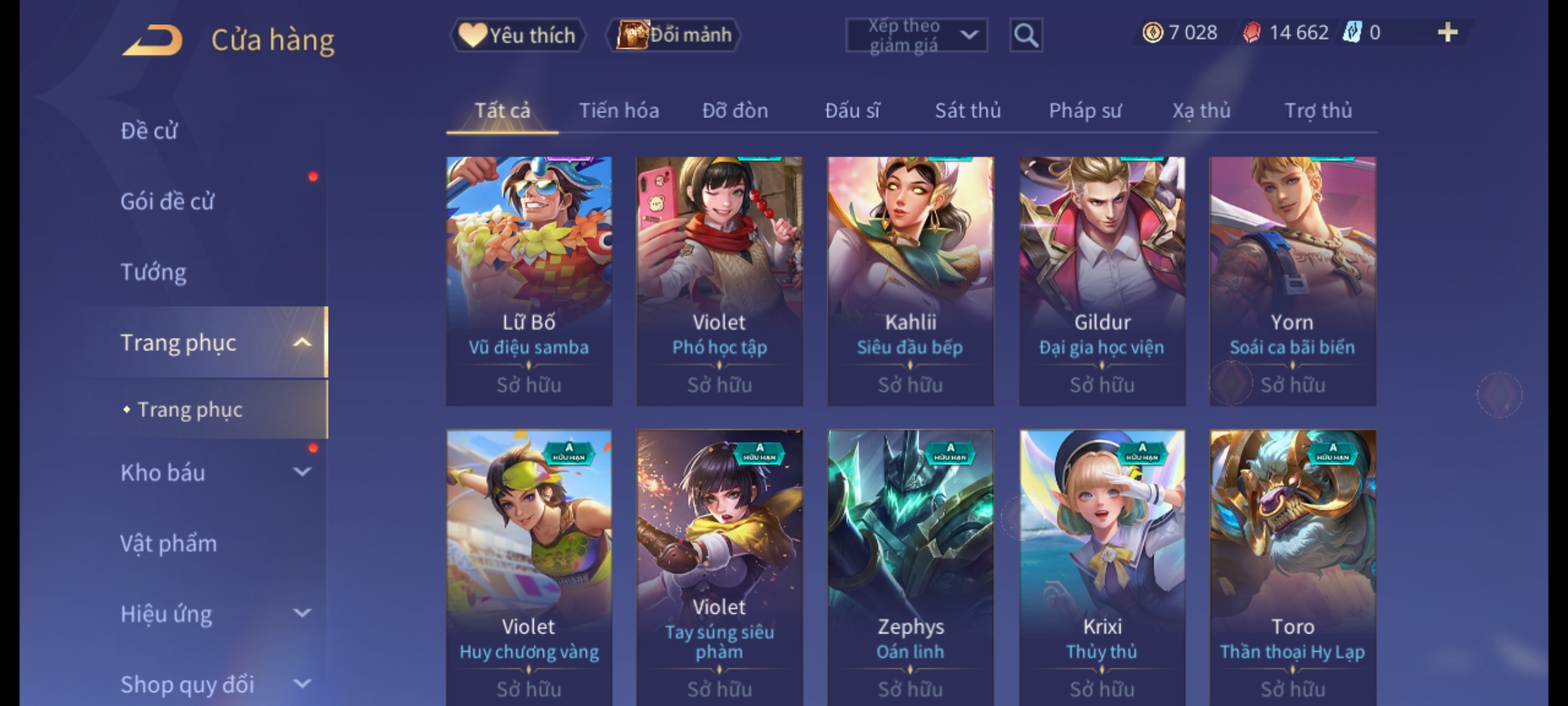Image resolution: width=1568 pixels, height=706 pixels.
Task: Choose the Trợ thủ tab
Action: [1318, 110]
